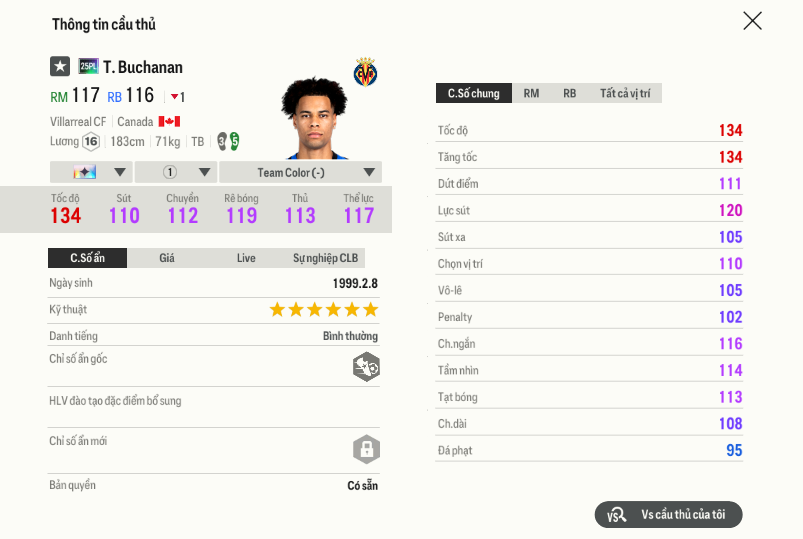Open the Sự nghiệp CLB tab
803x539 pixels.
pyautogui.click(x=325, y=258)
